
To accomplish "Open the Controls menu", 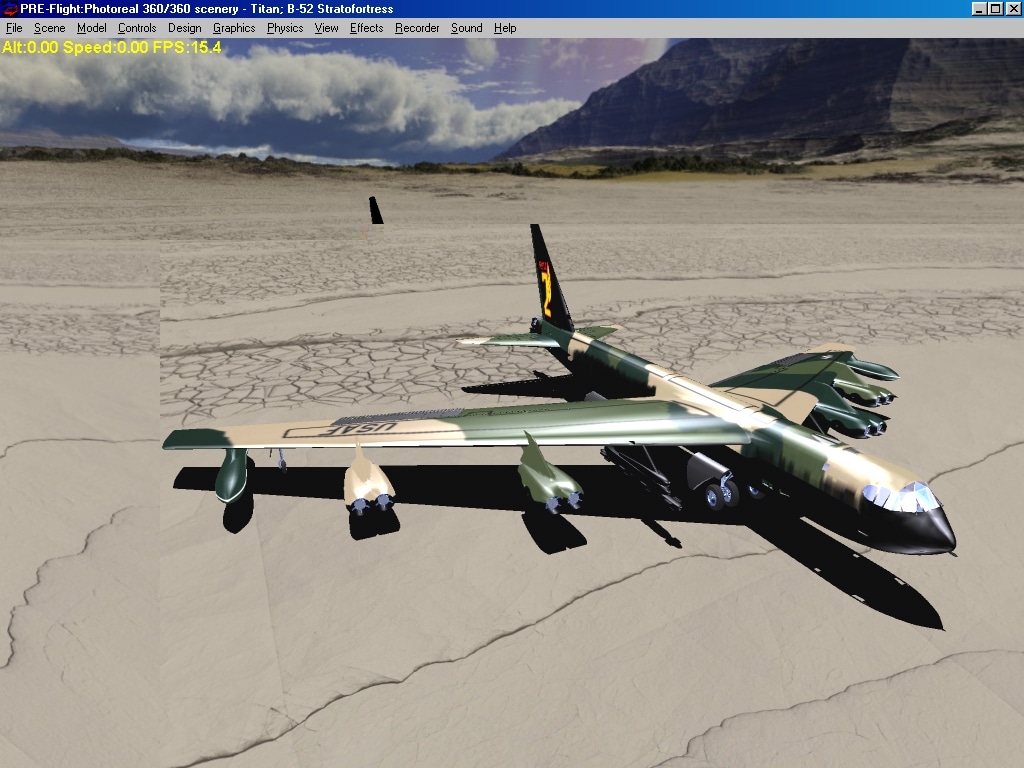I will coord(137,28).
